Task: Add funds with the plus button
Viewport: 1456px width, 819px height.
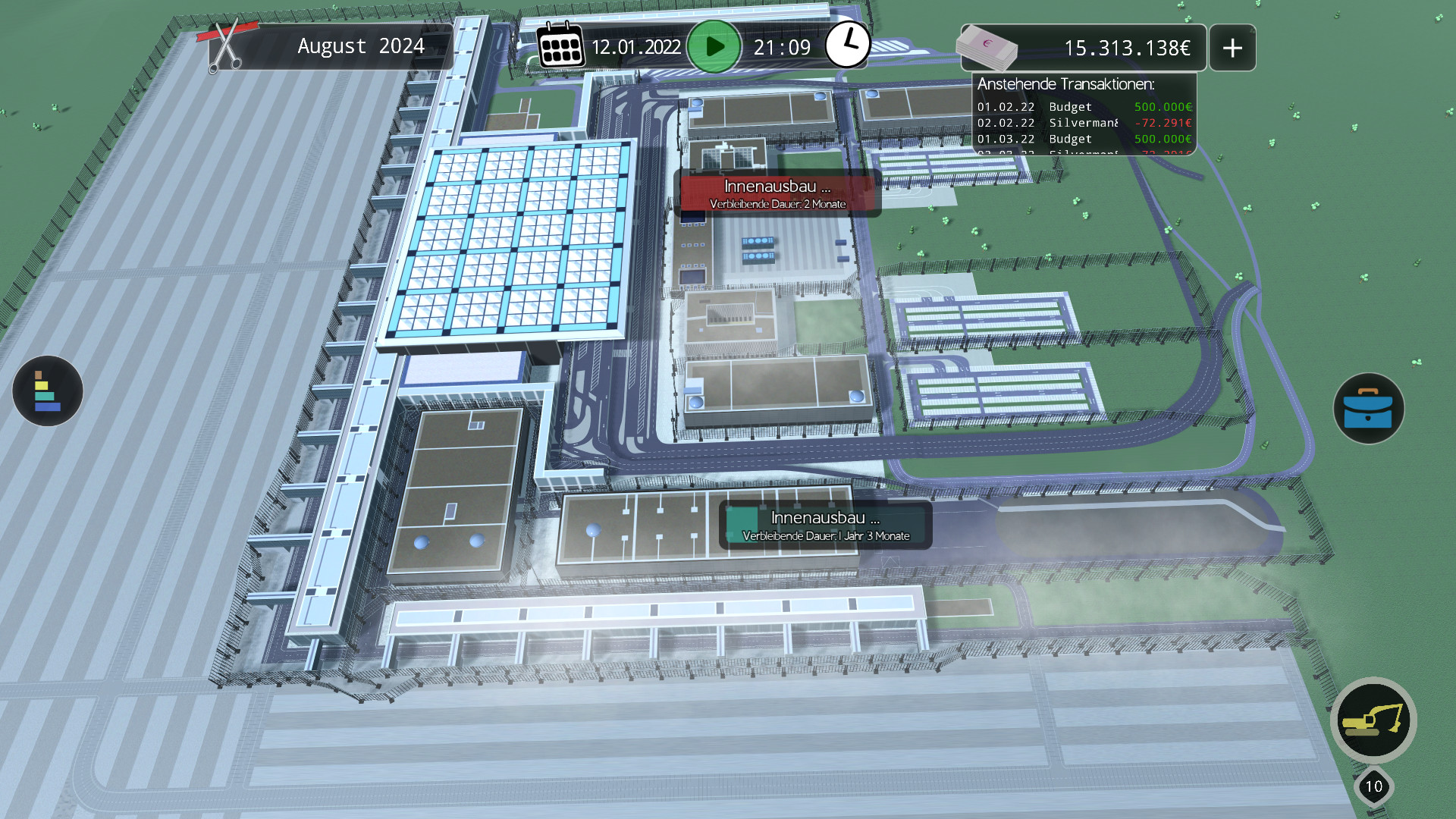Action: tap(1232, 49)
